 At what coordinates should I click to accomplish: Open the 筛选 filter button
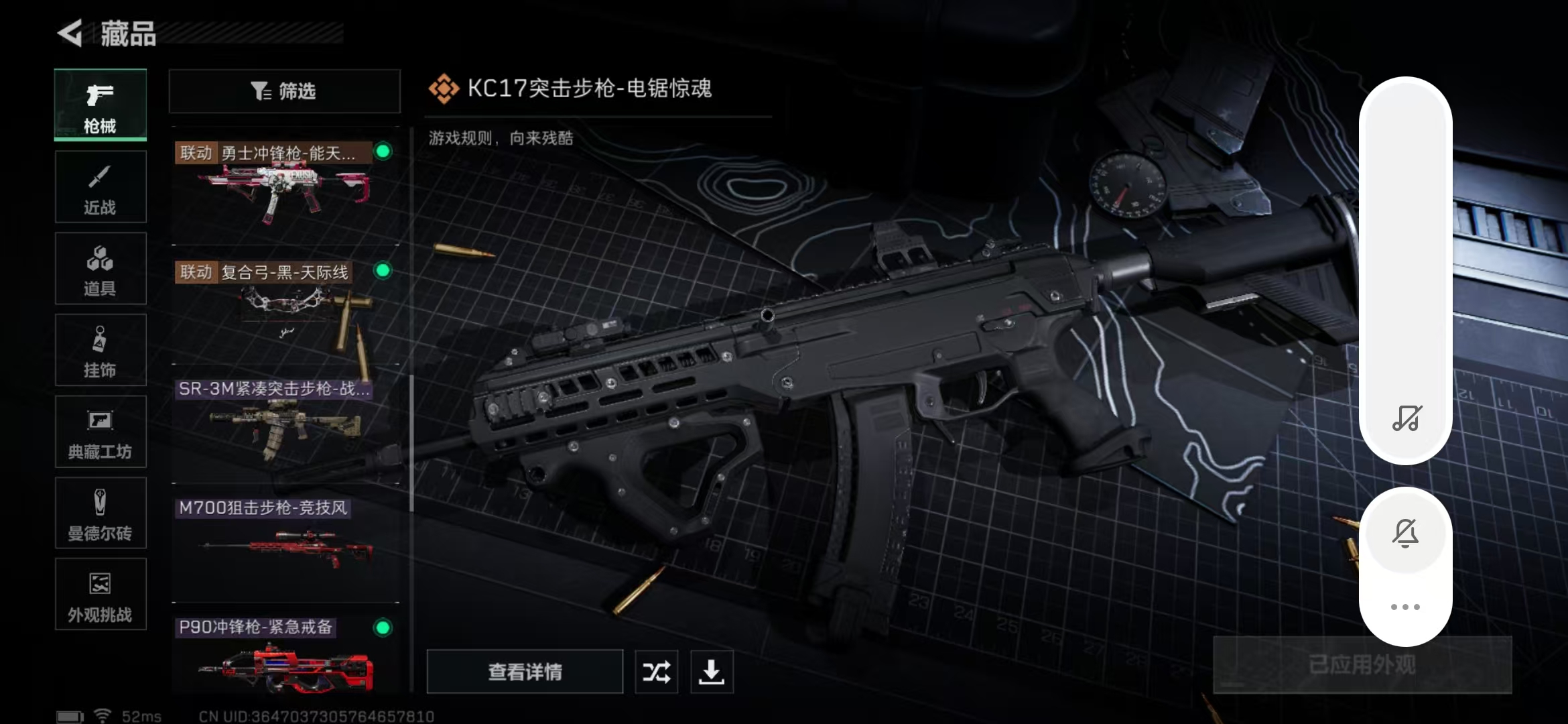285,91
